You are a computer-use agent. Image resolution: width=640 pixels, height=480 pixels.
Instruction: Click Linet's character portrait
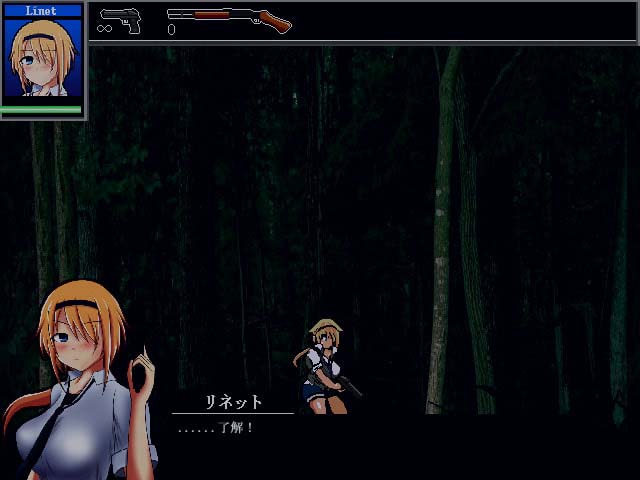43,58
